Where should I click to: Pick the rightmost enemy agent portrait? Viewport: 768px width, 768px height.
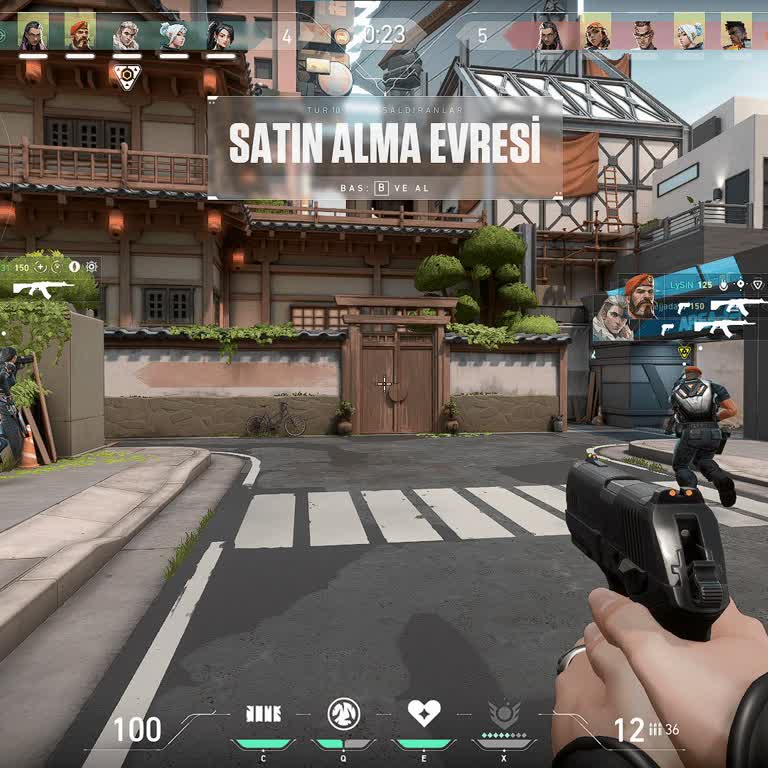pos(736,35)
